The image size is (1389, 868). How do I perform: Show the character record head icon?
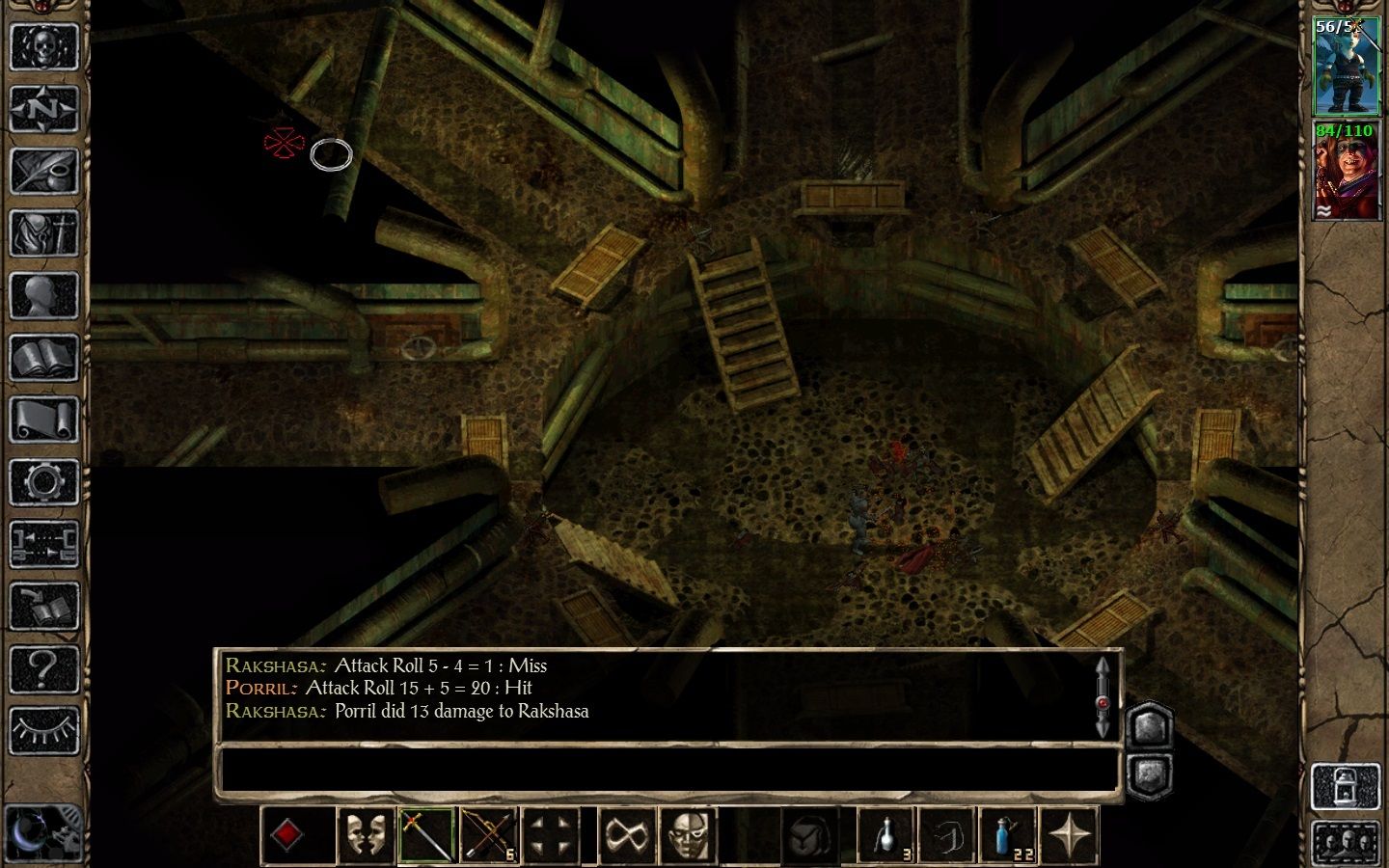[43, 296]
